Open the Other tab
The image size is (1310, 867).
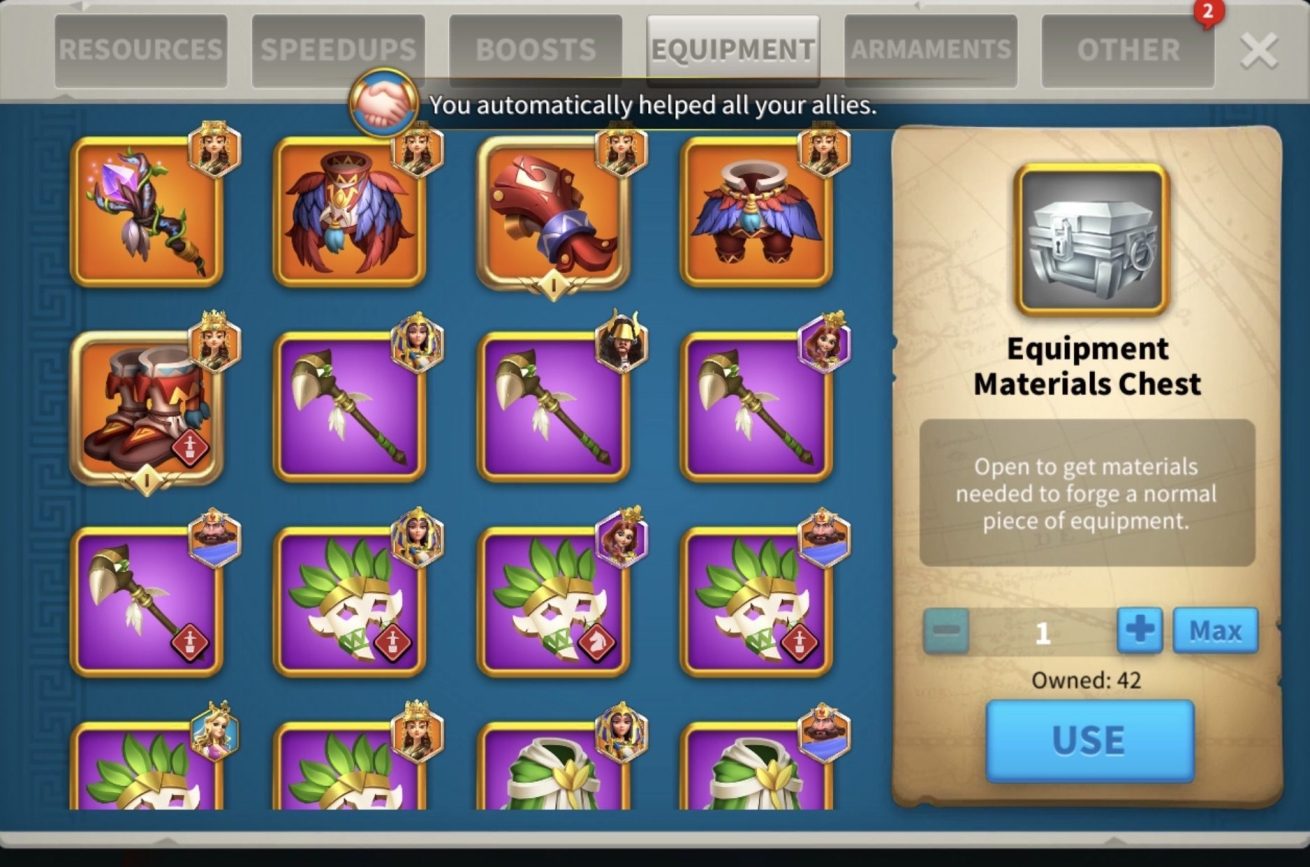(1128, 50)
